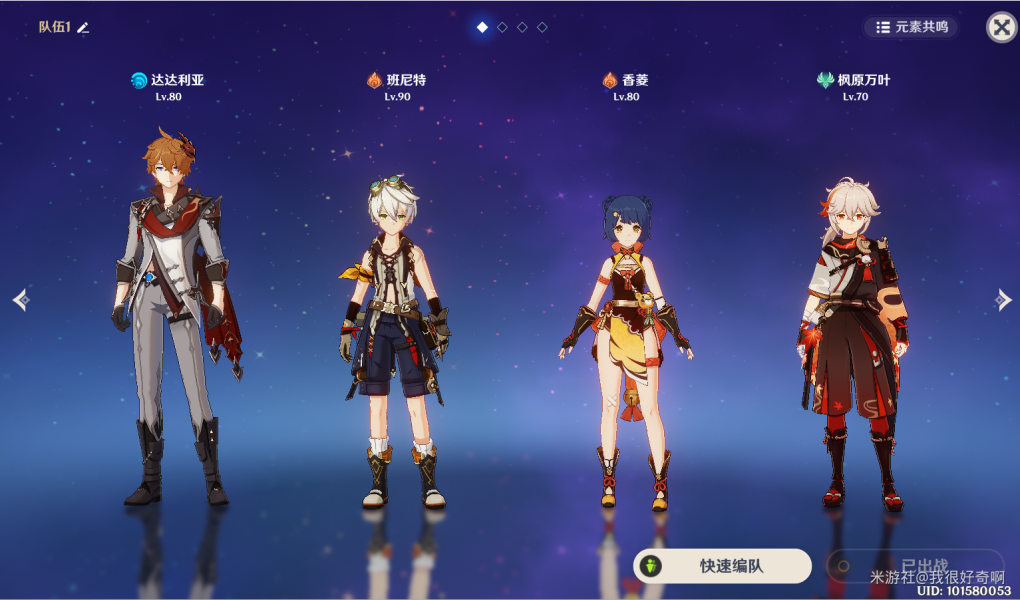Image resolution: width=1020 pixels, height=600 pixels.
Task: Close the party setup screen
Action: (x=1001, y=27)
